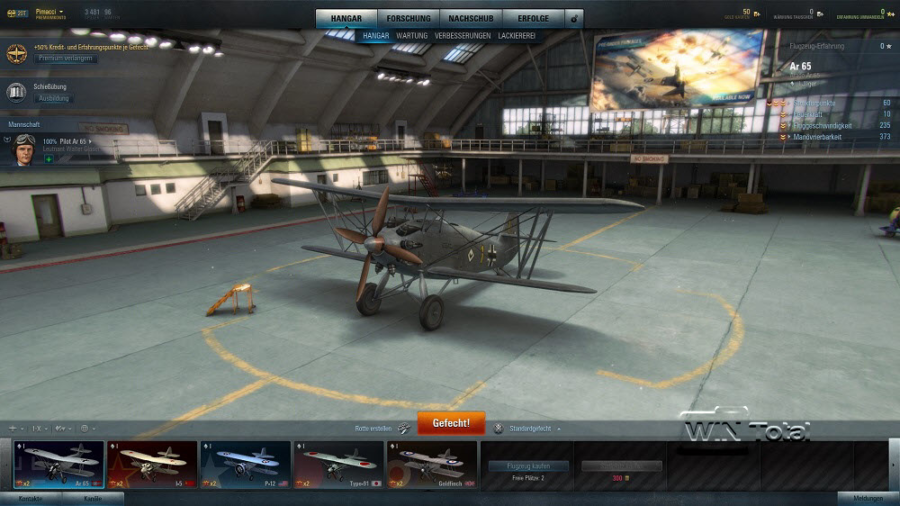900x506 pixels.
Task: Switch to the Nachschub tab
Action: [468, 18]
